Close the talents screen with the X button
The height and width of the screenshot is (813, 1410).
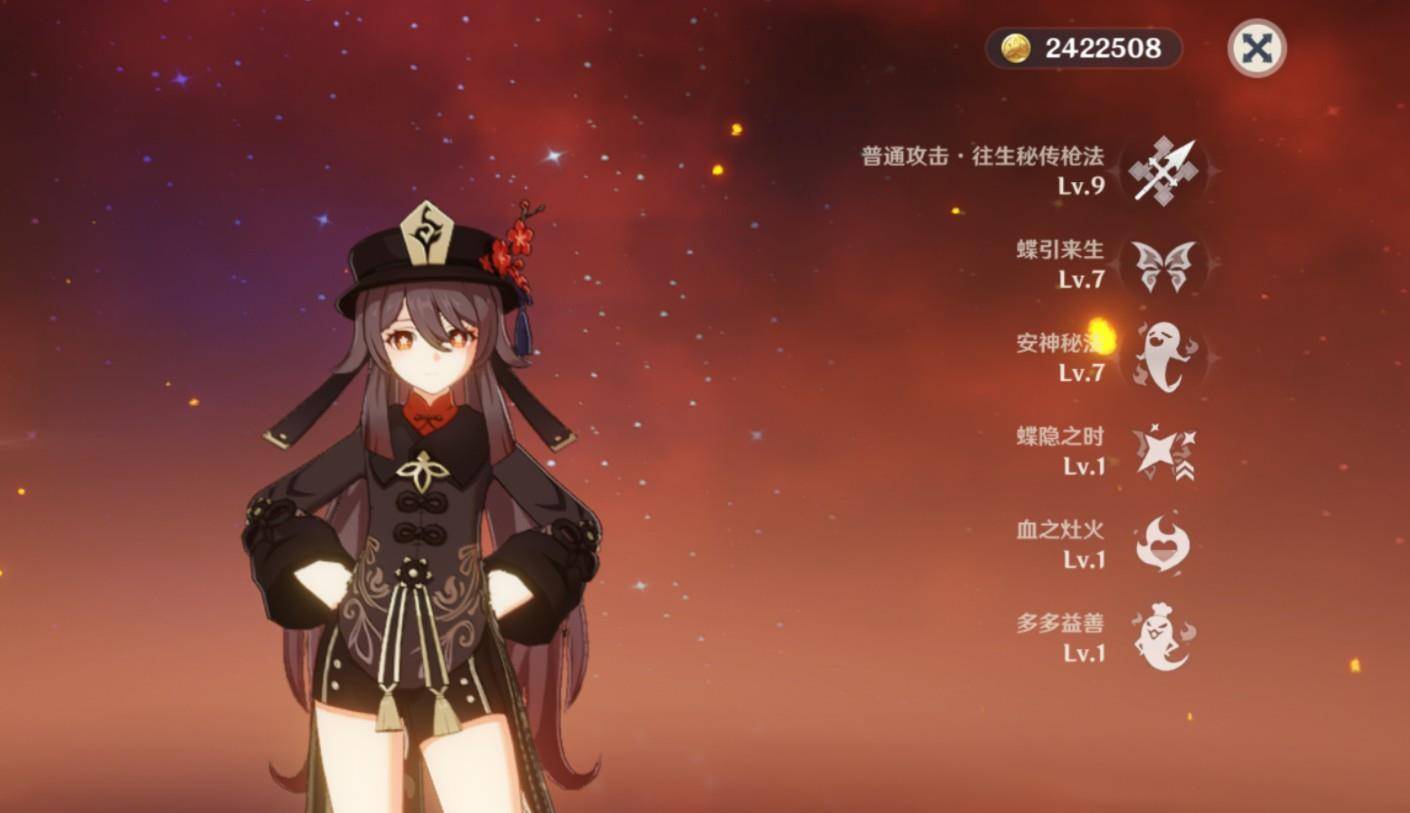pyautogui.click(x=1256, y=48)
